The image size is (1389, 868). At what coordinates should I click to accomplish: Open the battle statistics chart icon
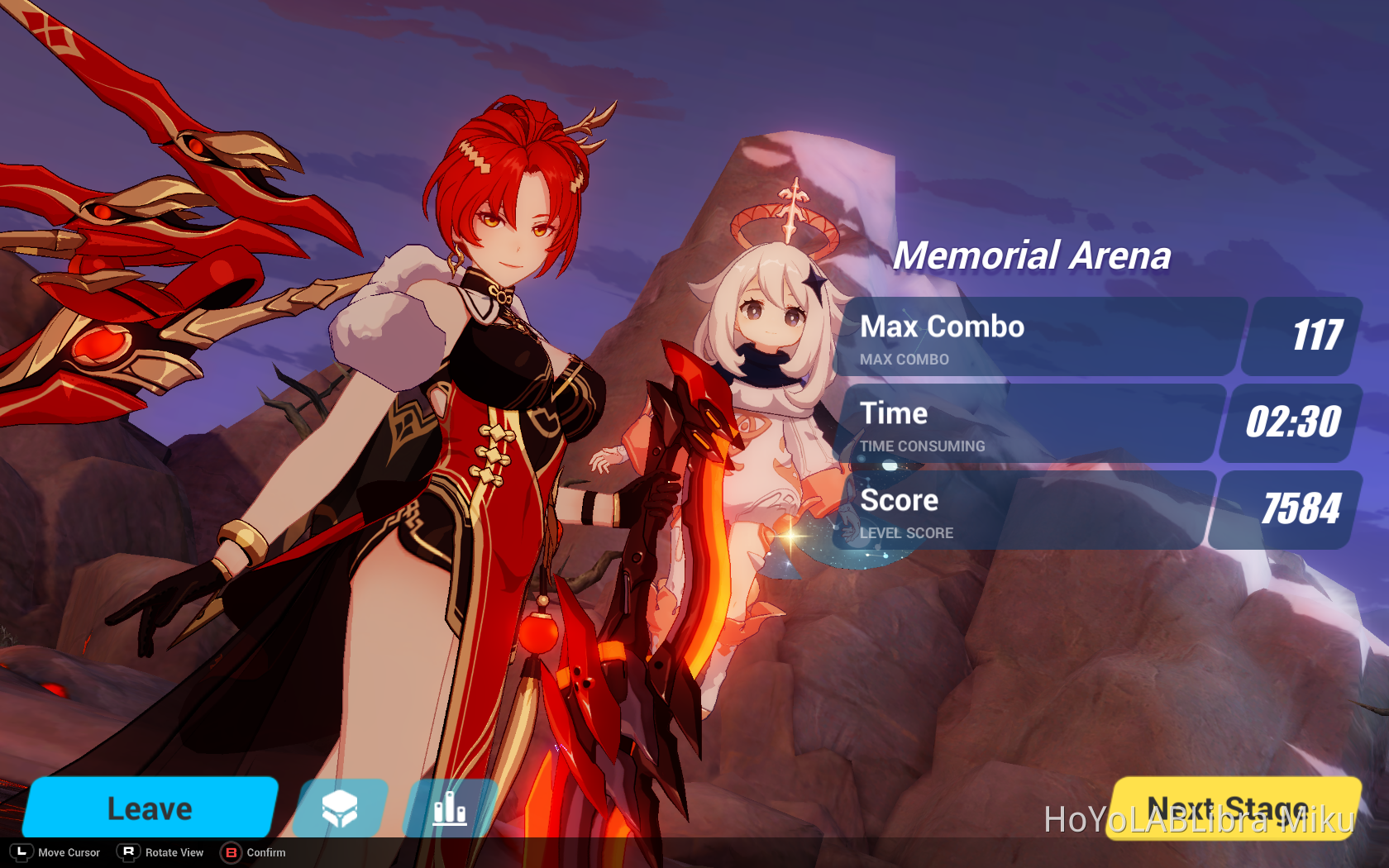450,808
